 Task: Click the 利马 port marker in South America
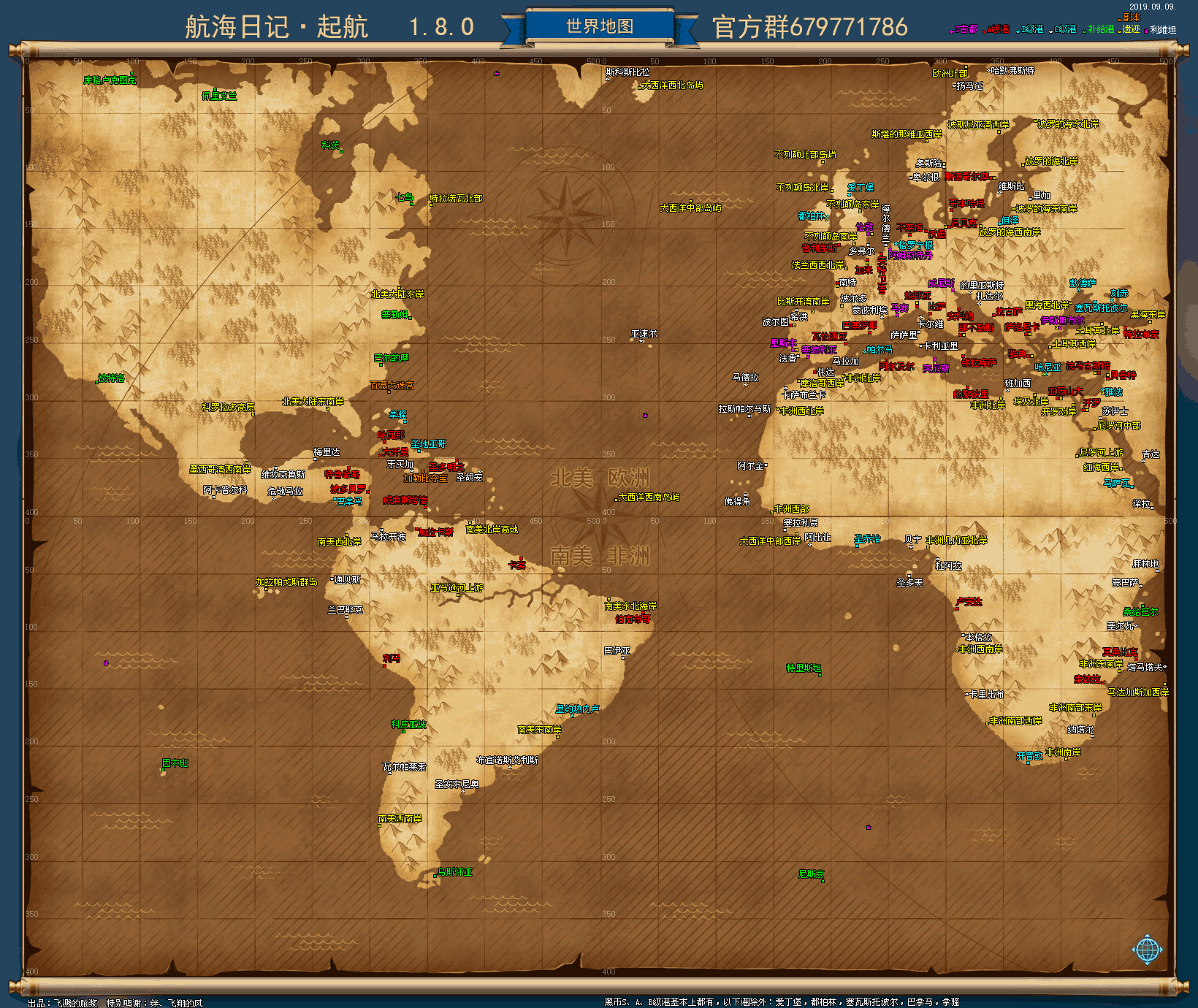(x=391, y=660)
